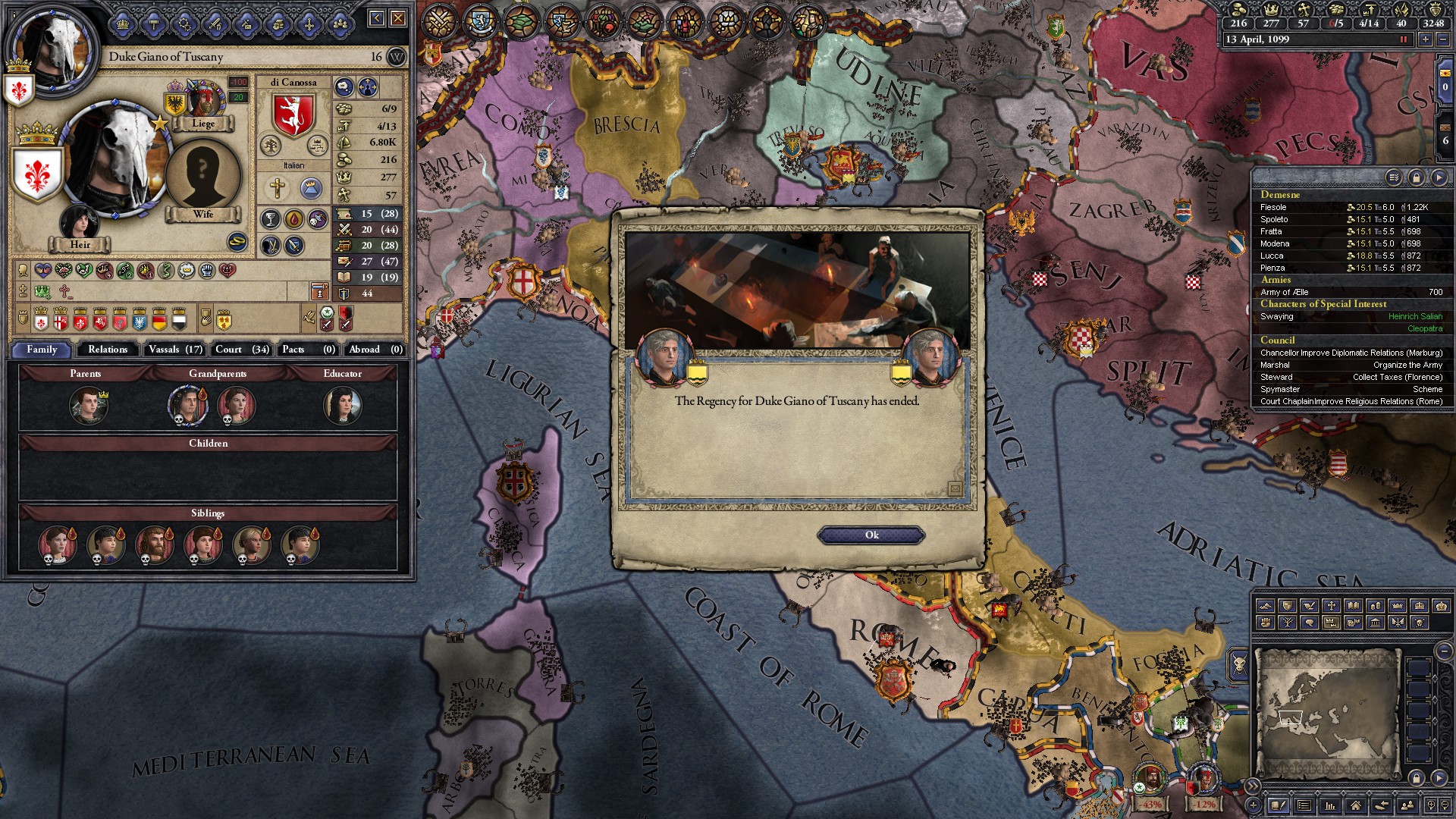Lock the outliner with the padlock icon
The image size is (1456, 819).
coord(1417,177)
